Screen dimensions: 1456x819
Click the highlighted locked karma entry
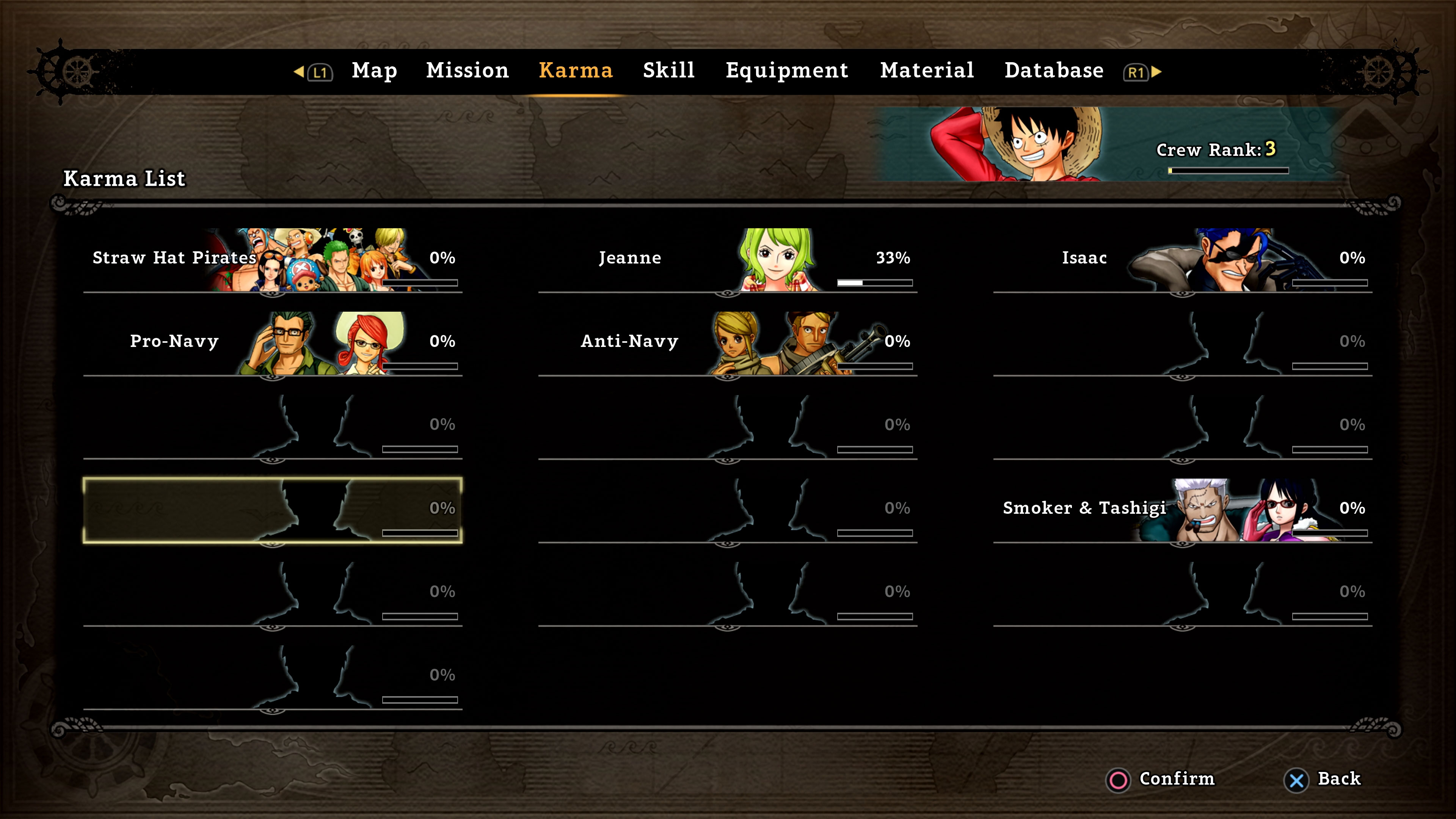pos(273,510)
